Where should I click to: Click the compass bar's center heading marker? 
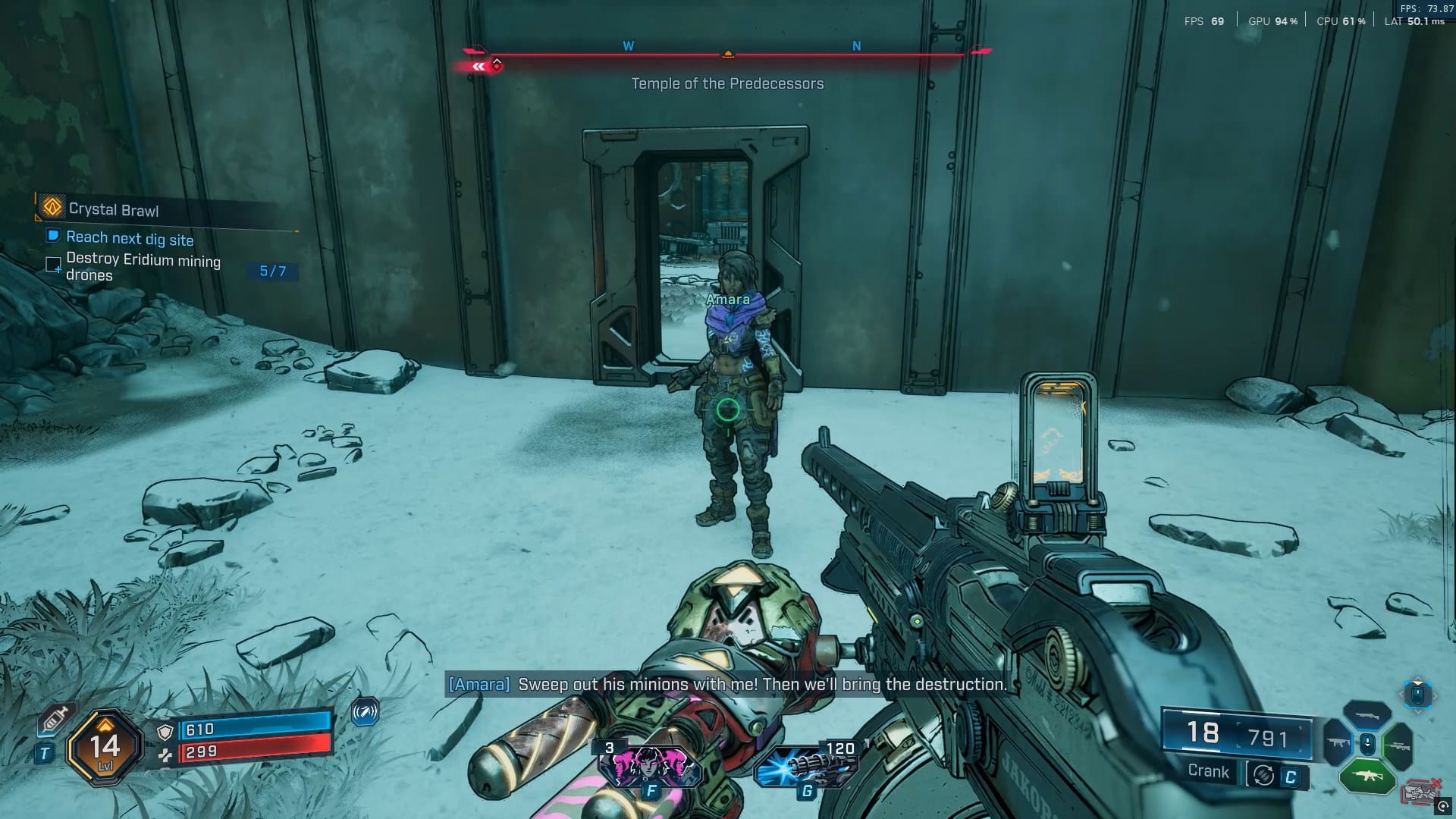(727, 54)
